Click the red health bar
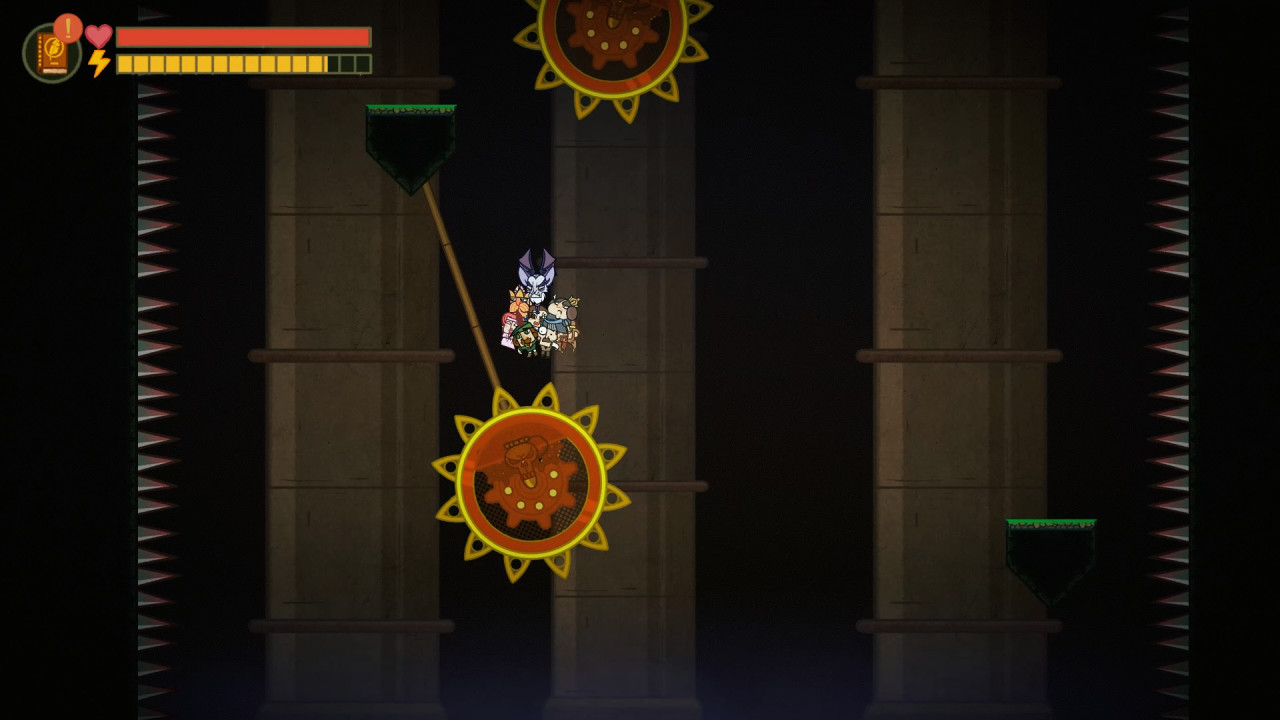This screenshot has width=1280, height=720. pyautogui.click(x=240, y=36)
